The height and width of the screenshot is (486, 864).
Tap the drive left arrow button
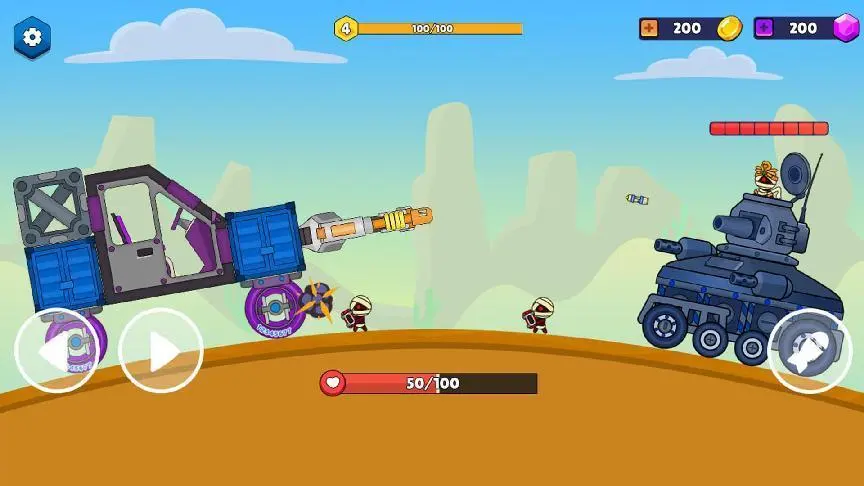[x=57, y=350]
